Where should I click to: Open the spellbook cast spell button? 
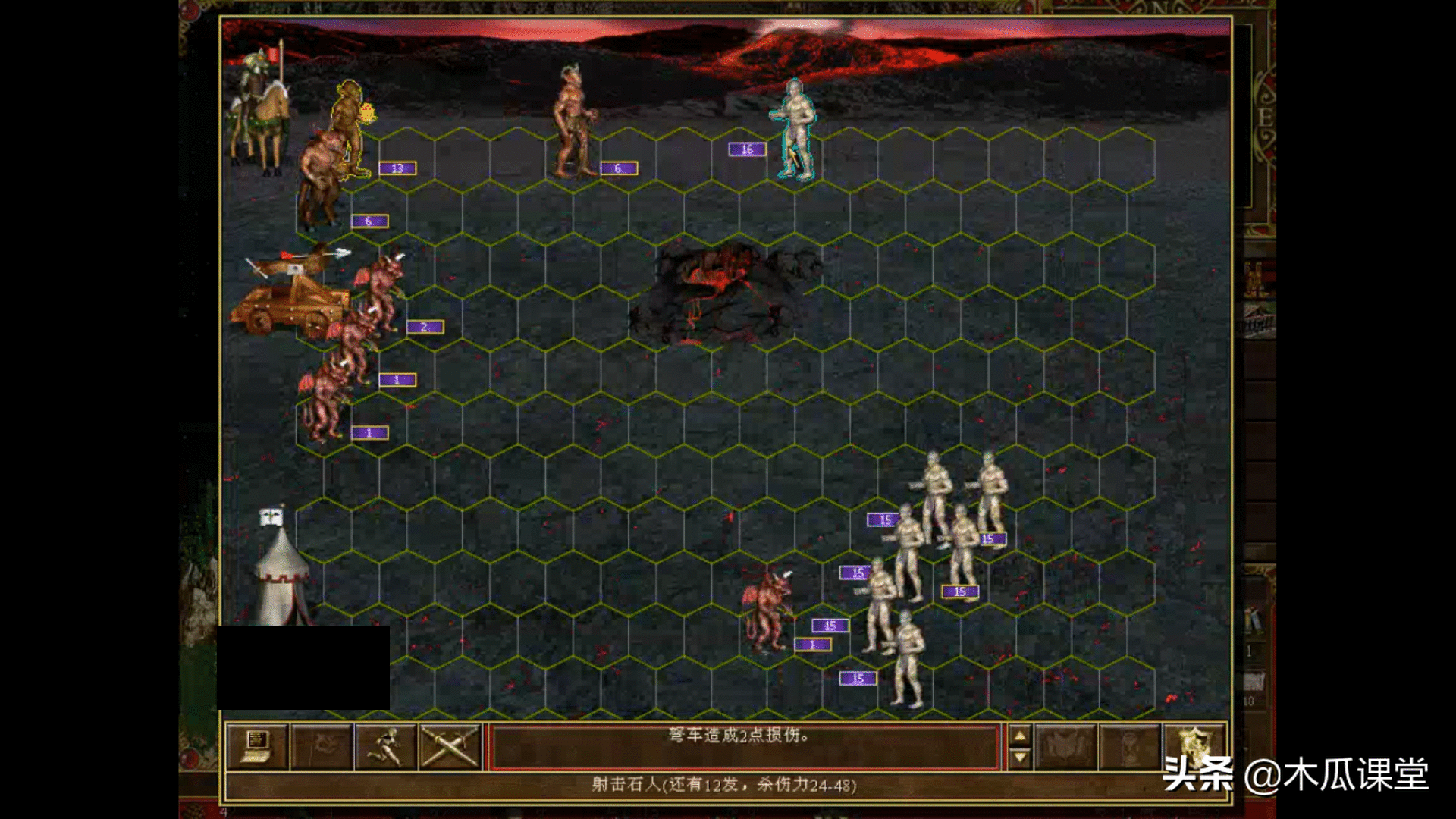pos(1065,747)
